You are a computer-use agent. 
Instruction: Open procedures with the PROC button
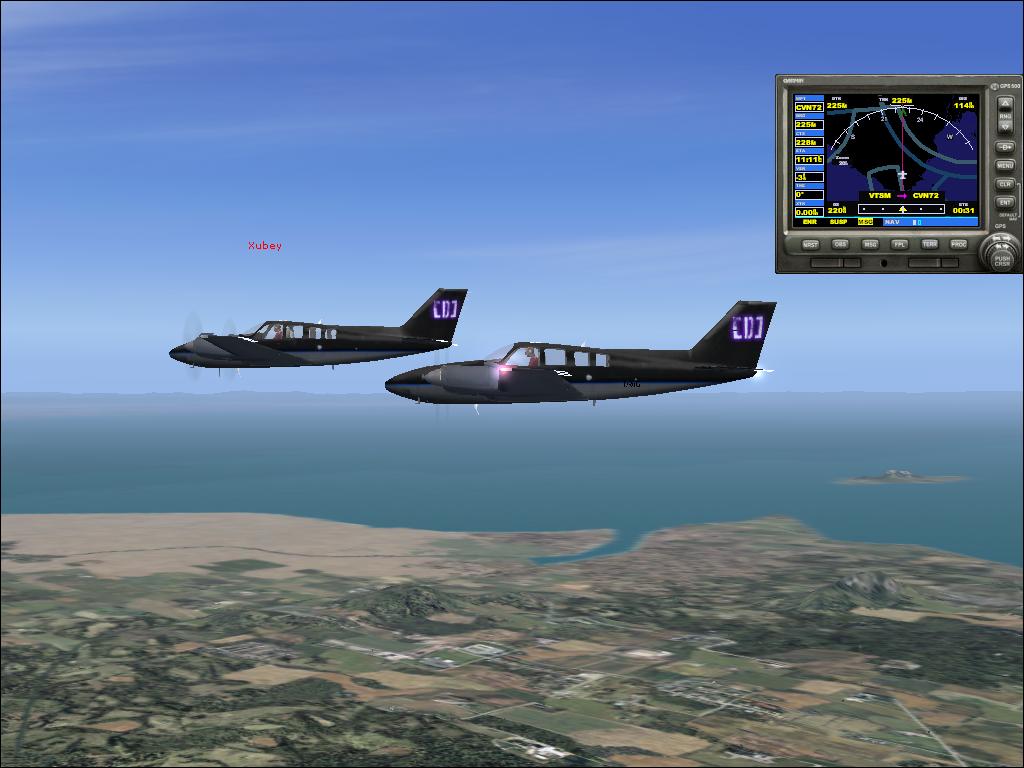pos(958,244)
